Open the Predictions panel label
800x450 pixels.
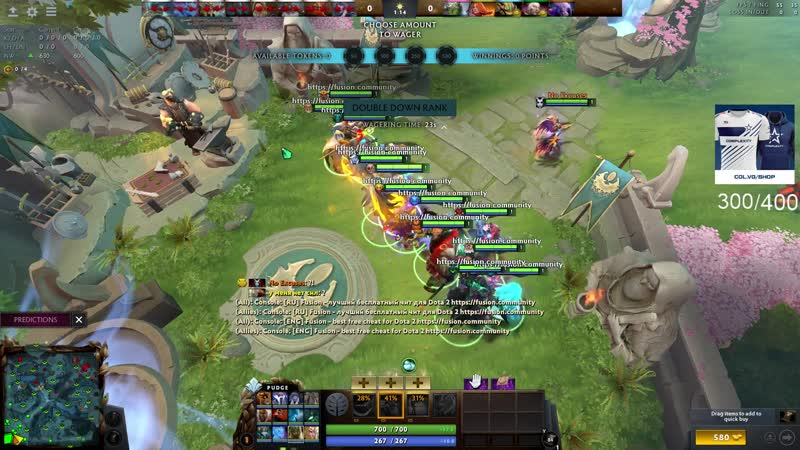[35, 320]
